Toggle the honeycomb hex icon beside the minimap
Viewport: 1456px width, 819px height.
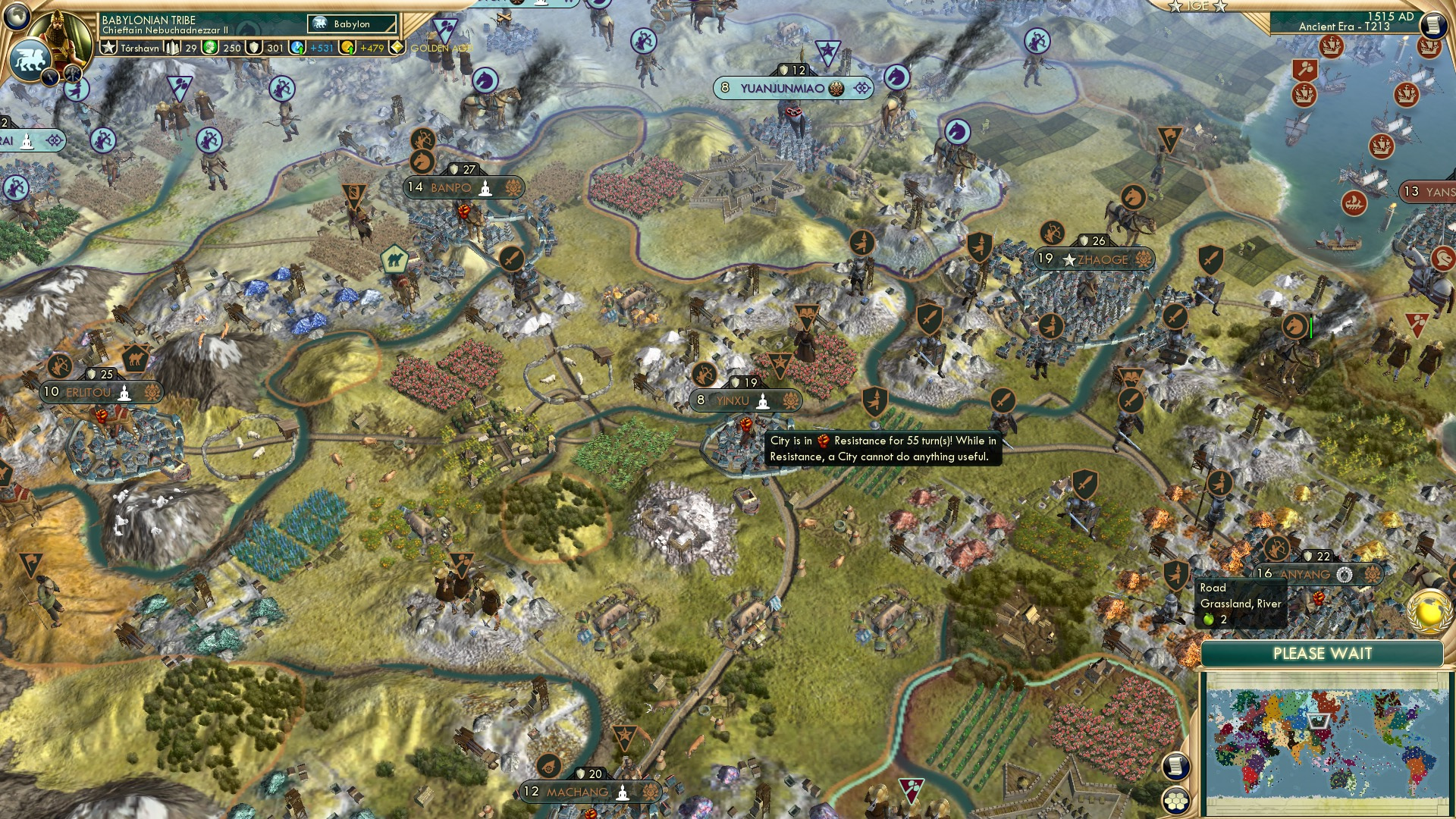(1175, 801)
